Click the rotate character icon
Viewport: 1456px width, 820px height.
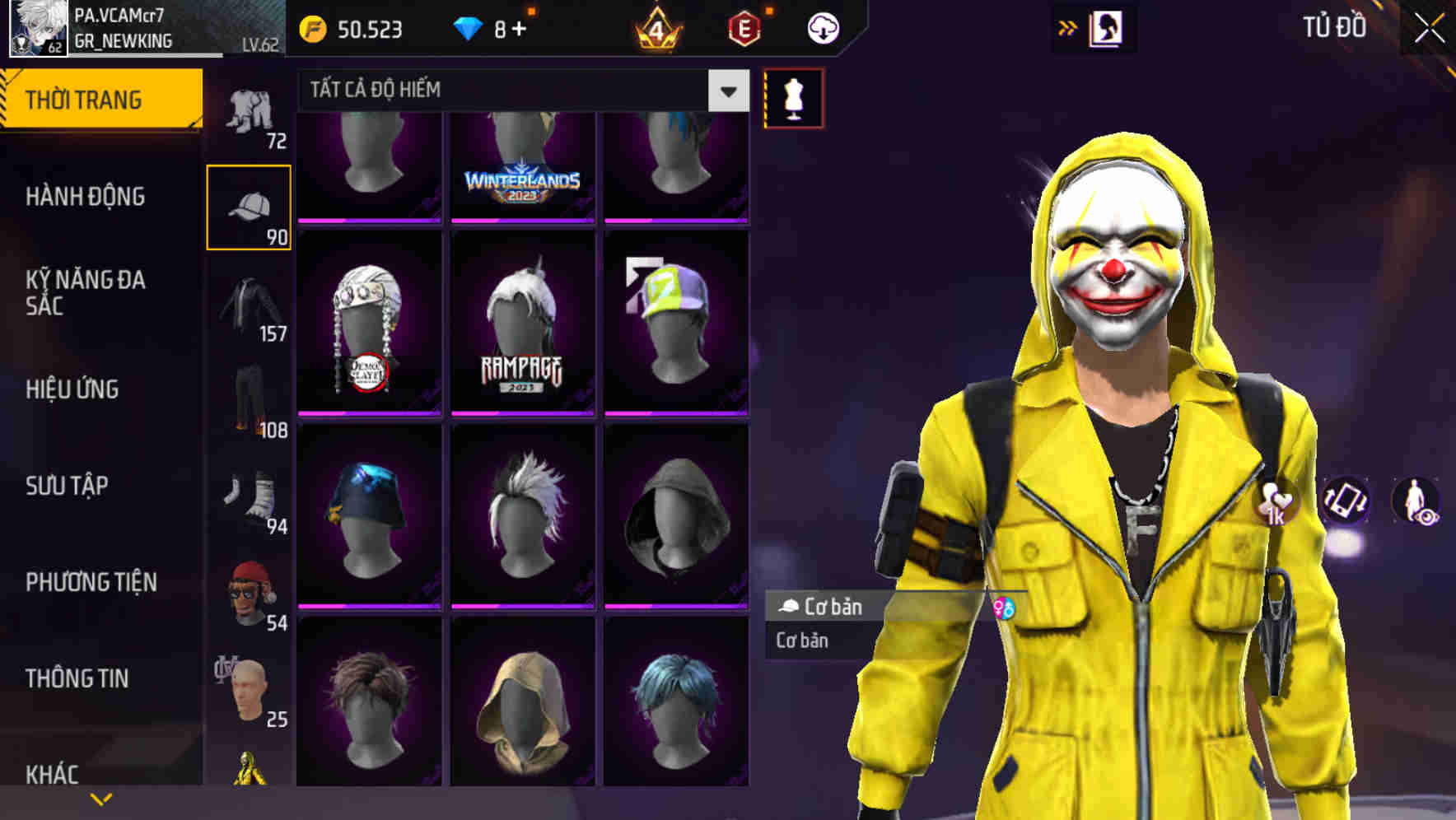[1346, 502]
